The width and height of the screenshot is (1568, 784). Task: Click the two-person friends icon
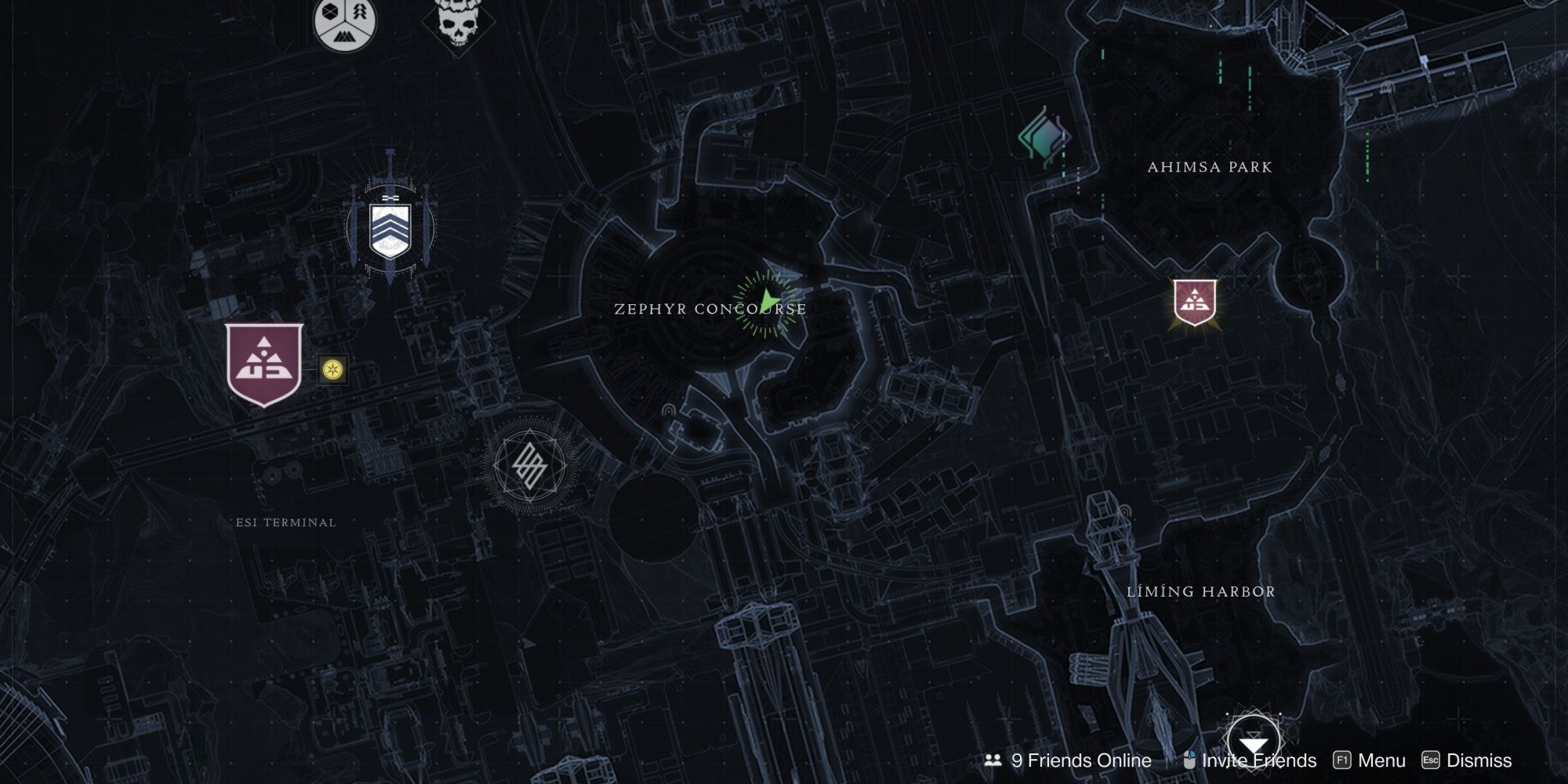click(993, 760)
